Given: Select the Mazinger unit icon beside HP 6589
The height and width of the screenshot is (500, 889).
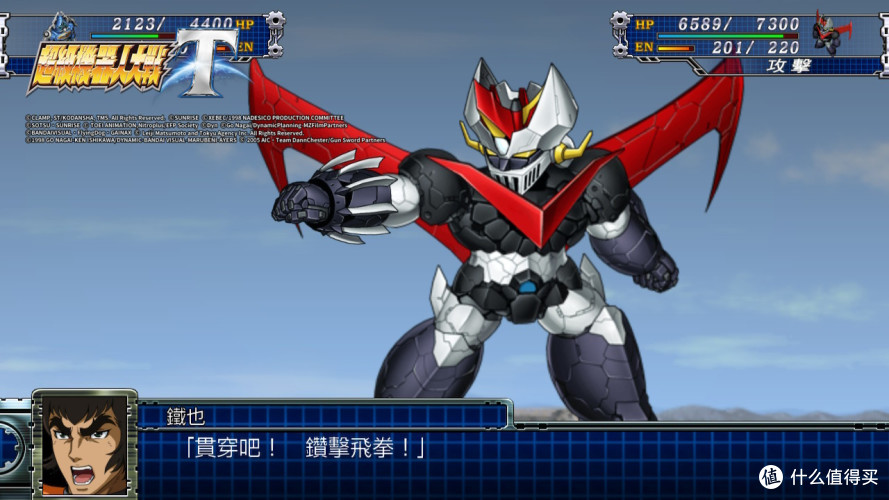Looking at the screenshot, I should 835,33.
